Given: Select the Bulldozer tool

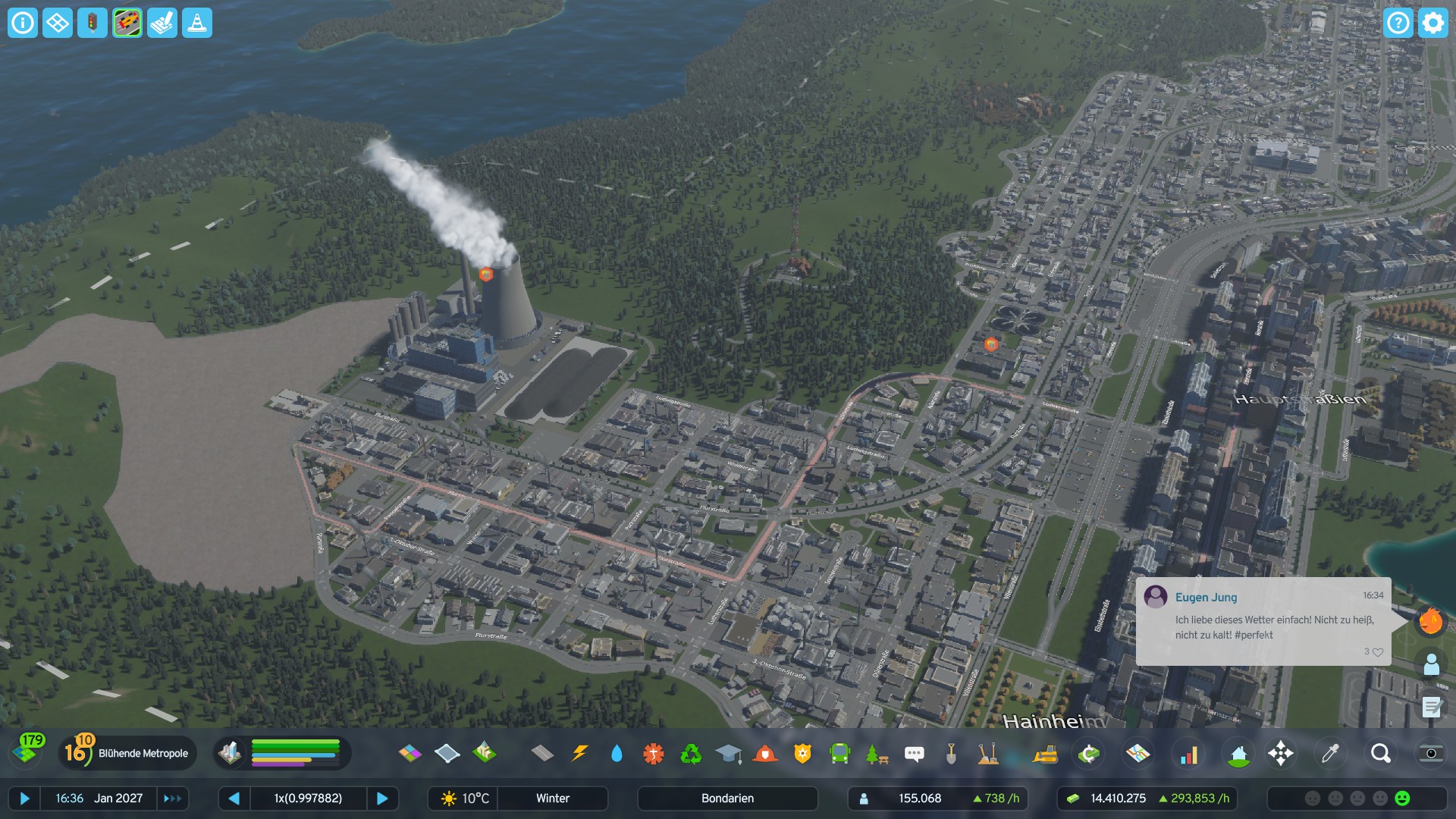Looking at the screenshot, I should [1046, 753].
